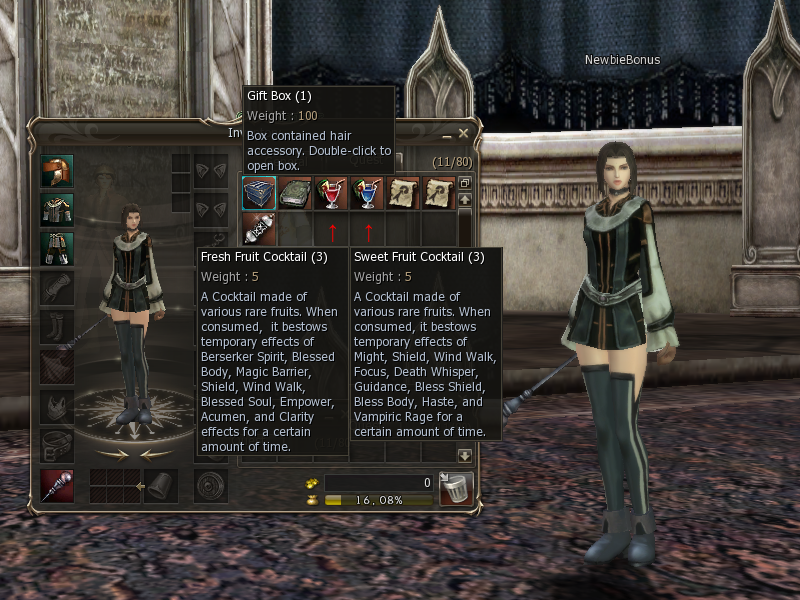Open the trash can to discard items
This screenshot has height=600, width=800.
pyautogui.click(x=456, y=489)
